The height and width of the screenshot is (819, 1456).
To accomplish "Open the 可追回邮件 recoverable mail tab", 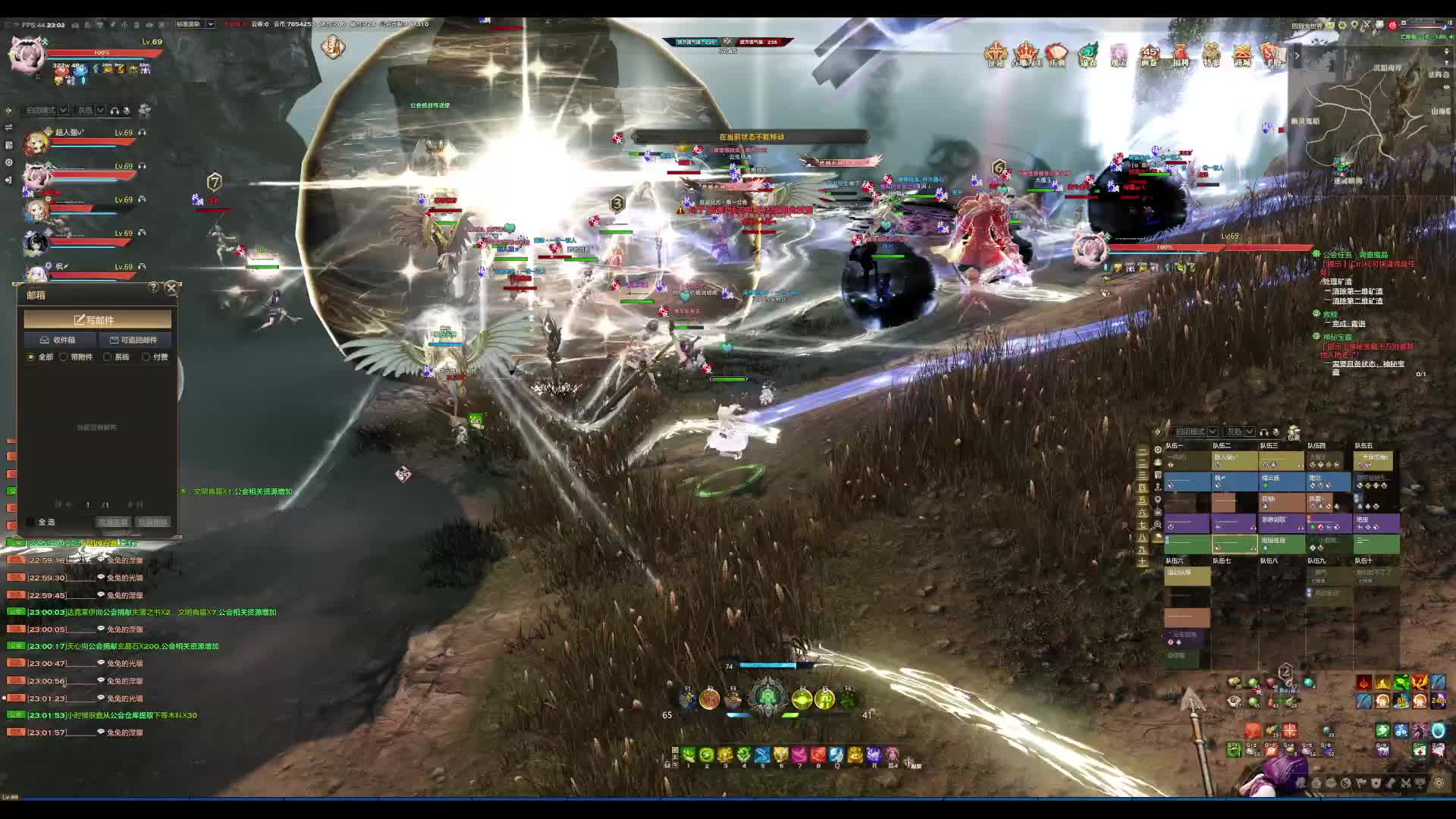I will click(134, 340).
